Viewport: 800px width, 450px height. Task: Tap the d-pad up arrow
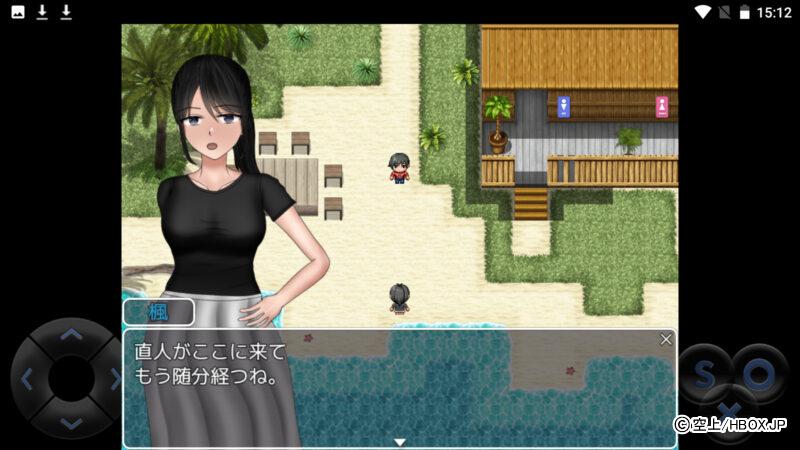click(x=70, y=336)
